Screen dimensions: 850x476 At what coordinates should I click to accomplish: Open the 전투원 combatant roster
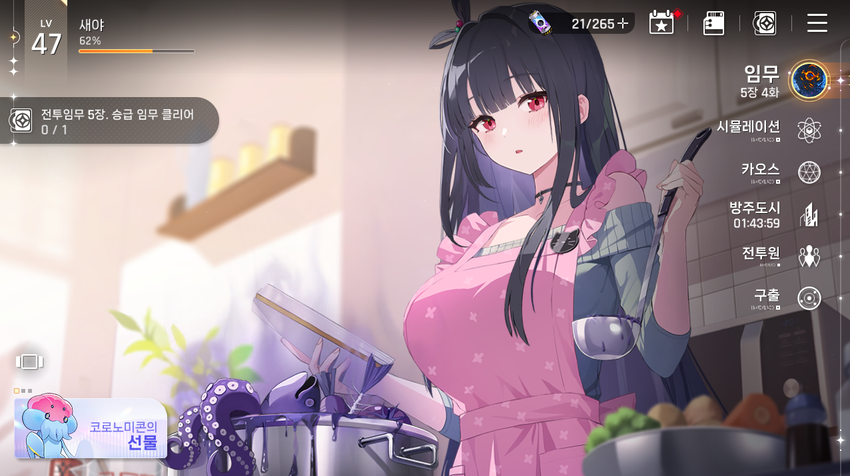[x=809, y=257]
